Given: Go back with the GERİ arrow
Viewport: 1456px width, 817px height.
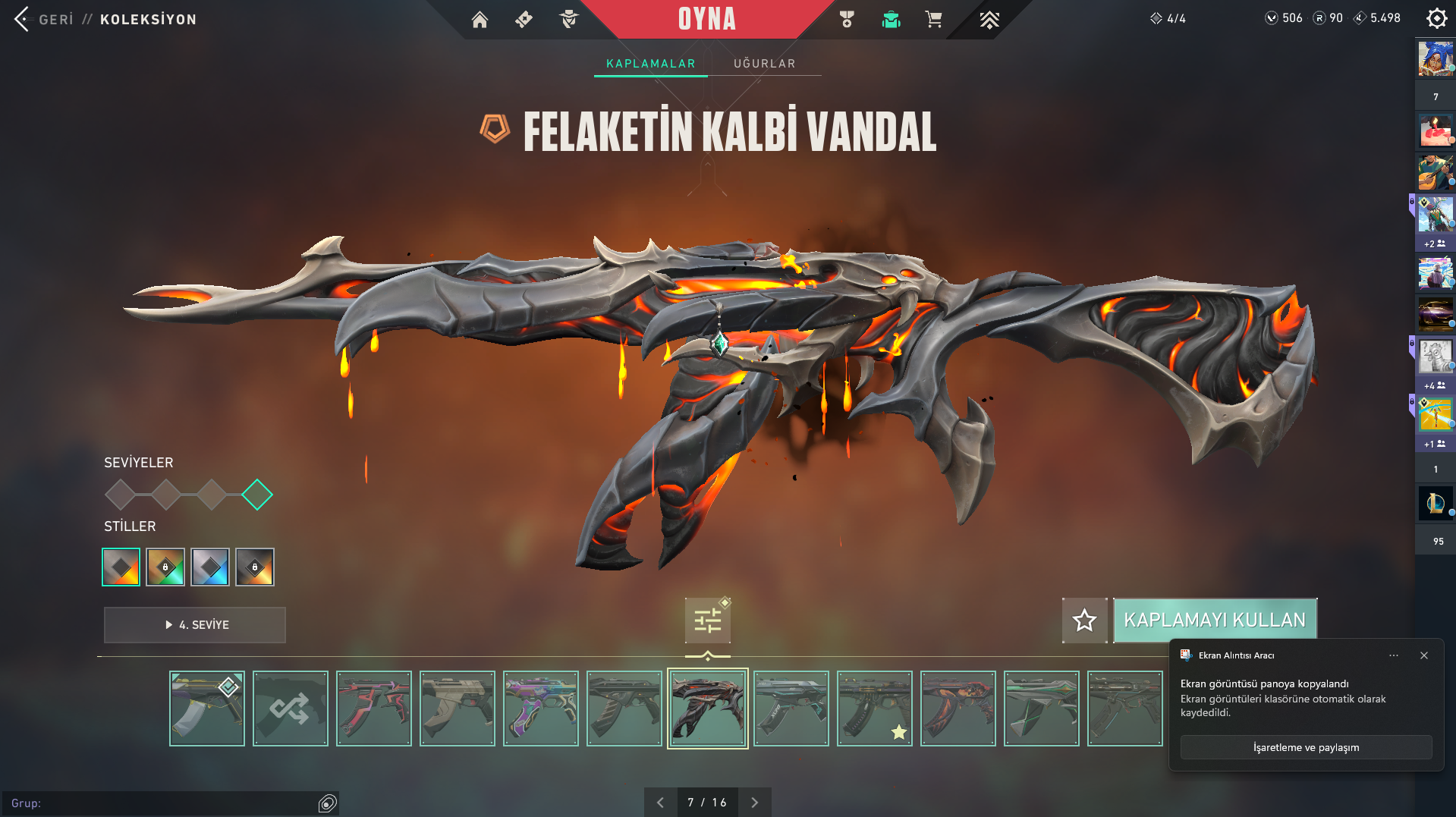Looking at the screenshot, I should tap(23, 19).
